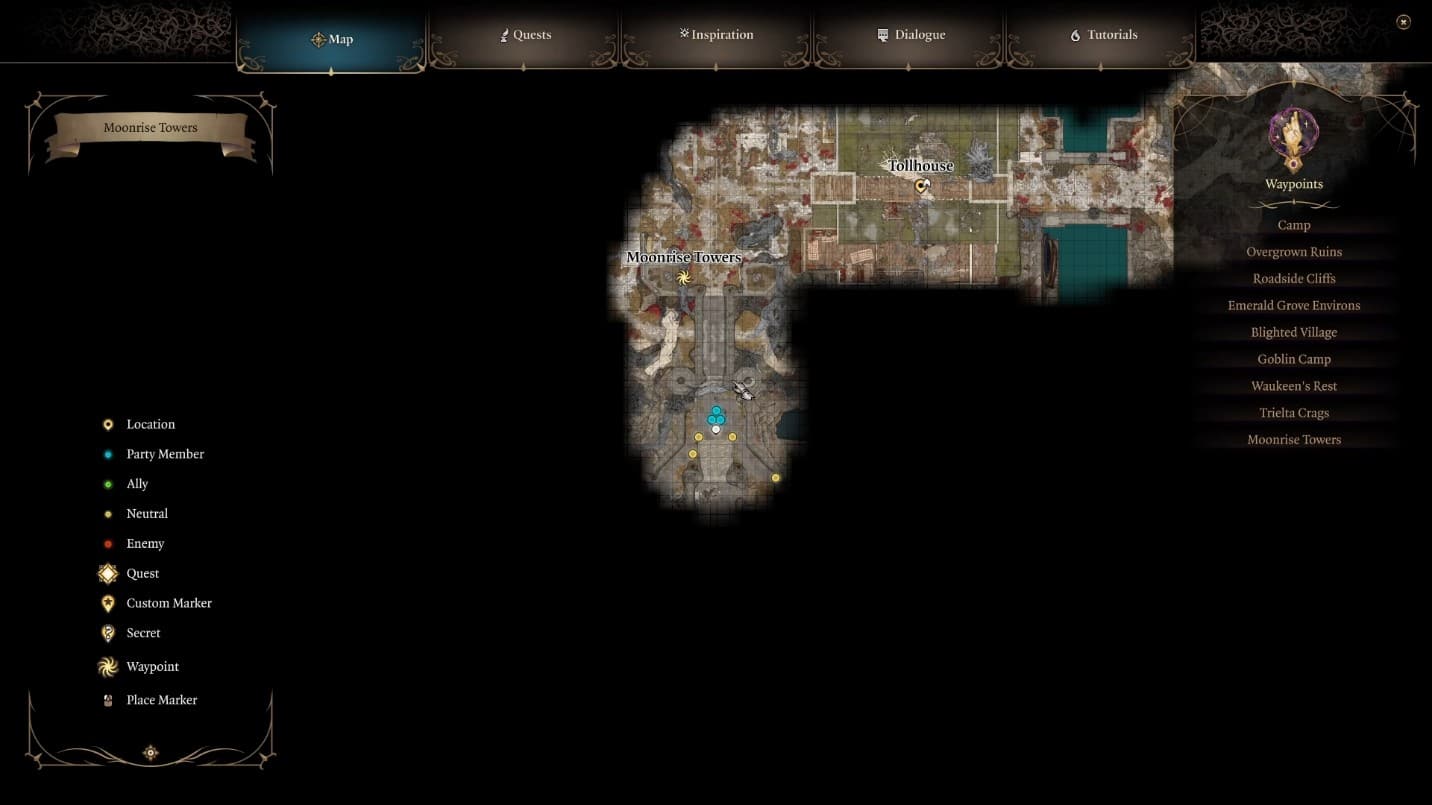Click the pointing hand icon above Waypoints list
Image resolution: width=1432 pixels, height=805 pixels.
1293,135
